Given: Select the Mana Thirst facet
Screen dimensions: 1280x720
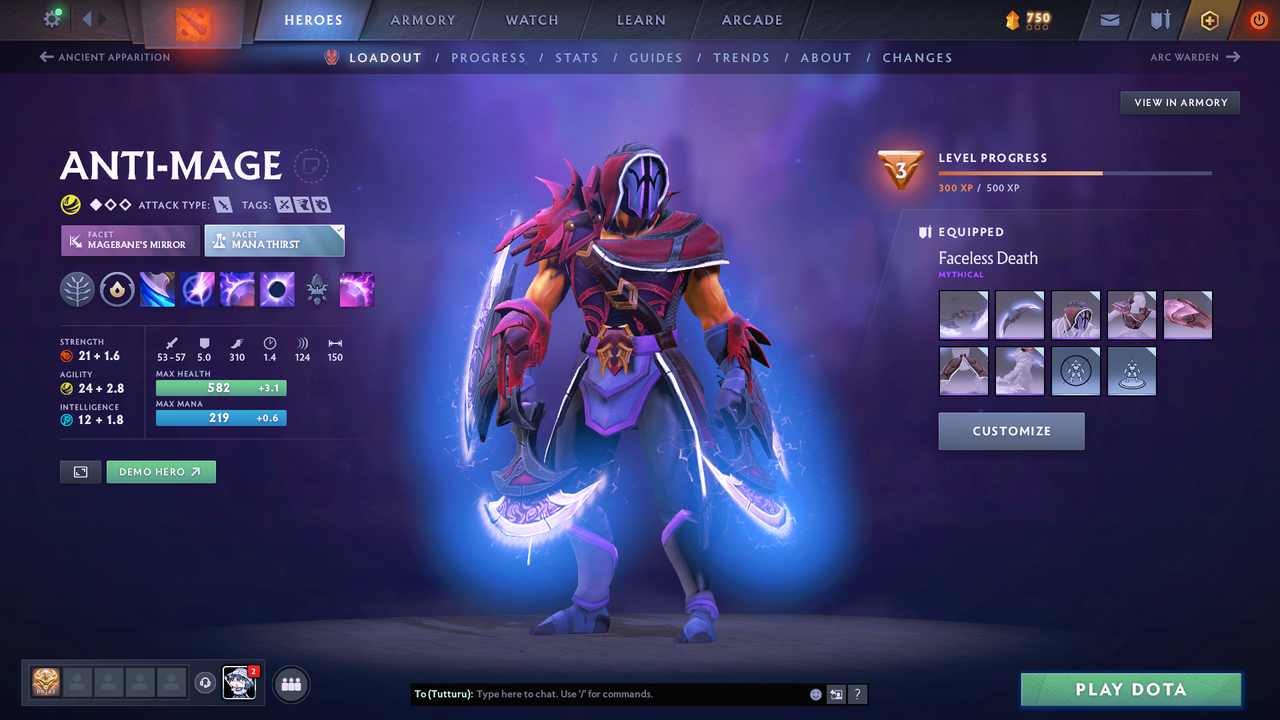Looking at the screenshot, I should point(274,240).
